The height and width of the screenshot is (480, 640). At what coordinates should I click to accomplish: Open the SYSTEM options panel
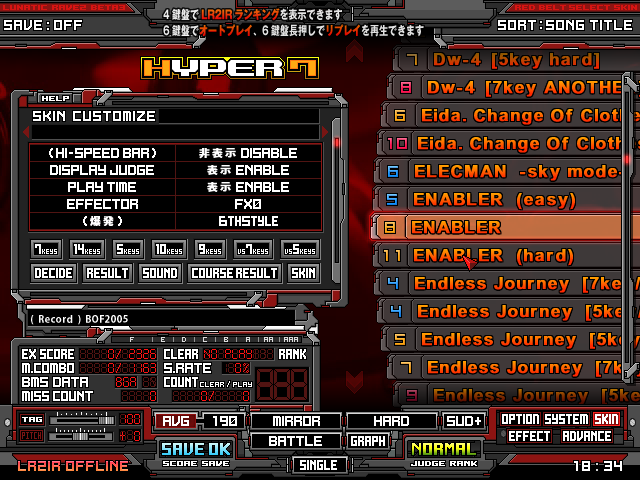566,420
